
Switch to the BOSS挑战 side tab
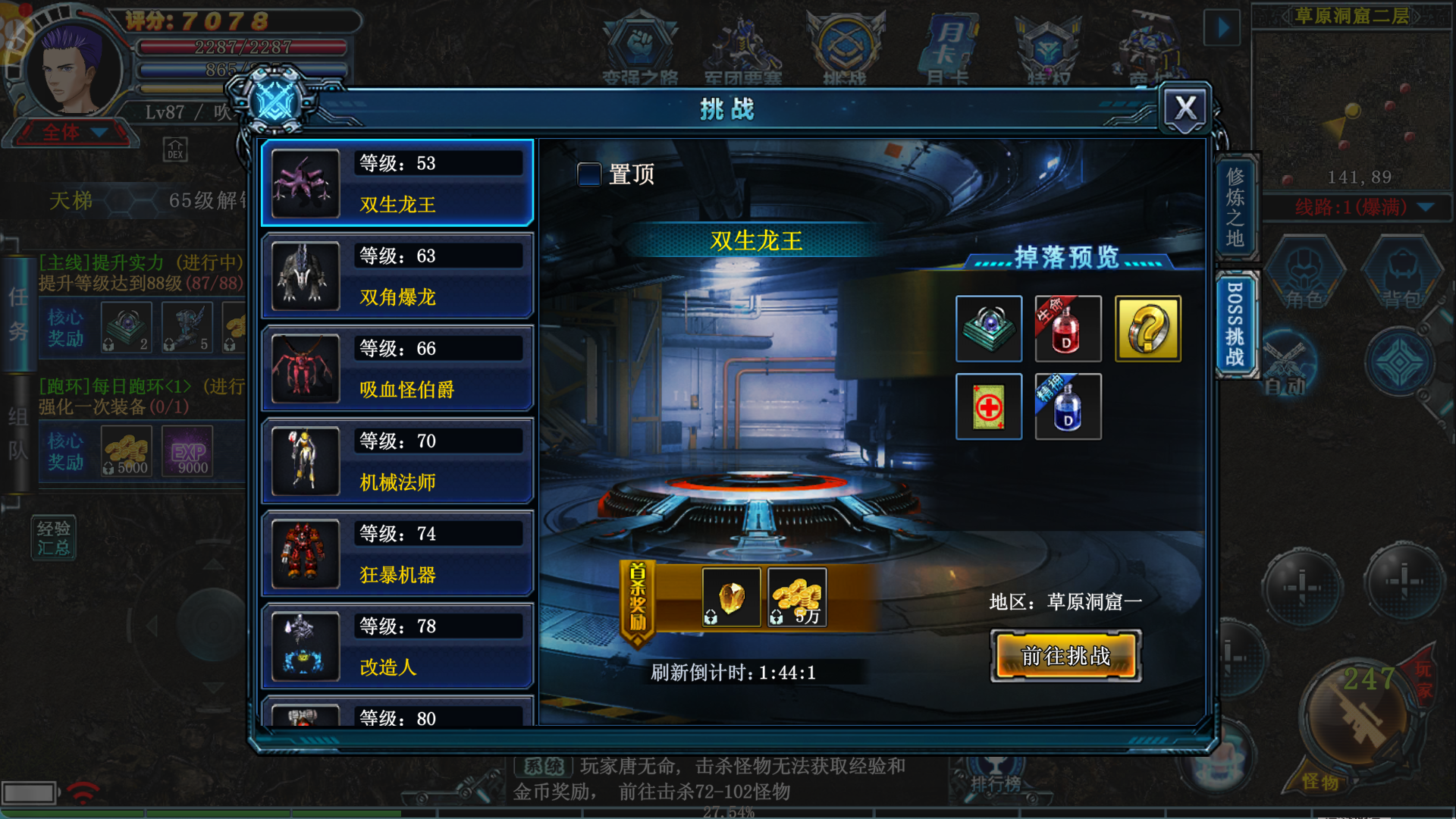1235,324
